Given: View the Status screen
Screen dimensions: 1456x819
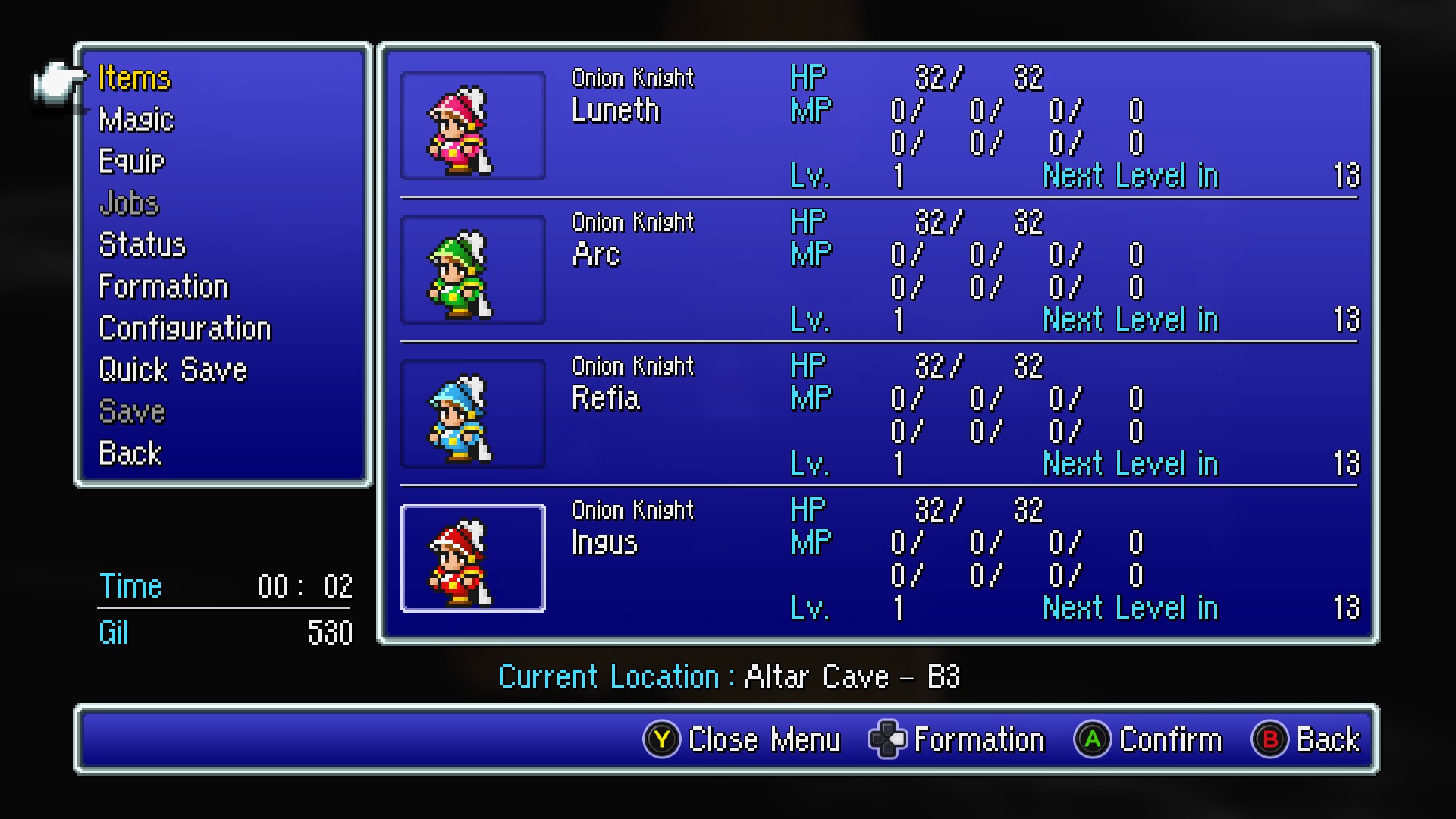Looking at the screenshot, I should coord(143,245).
